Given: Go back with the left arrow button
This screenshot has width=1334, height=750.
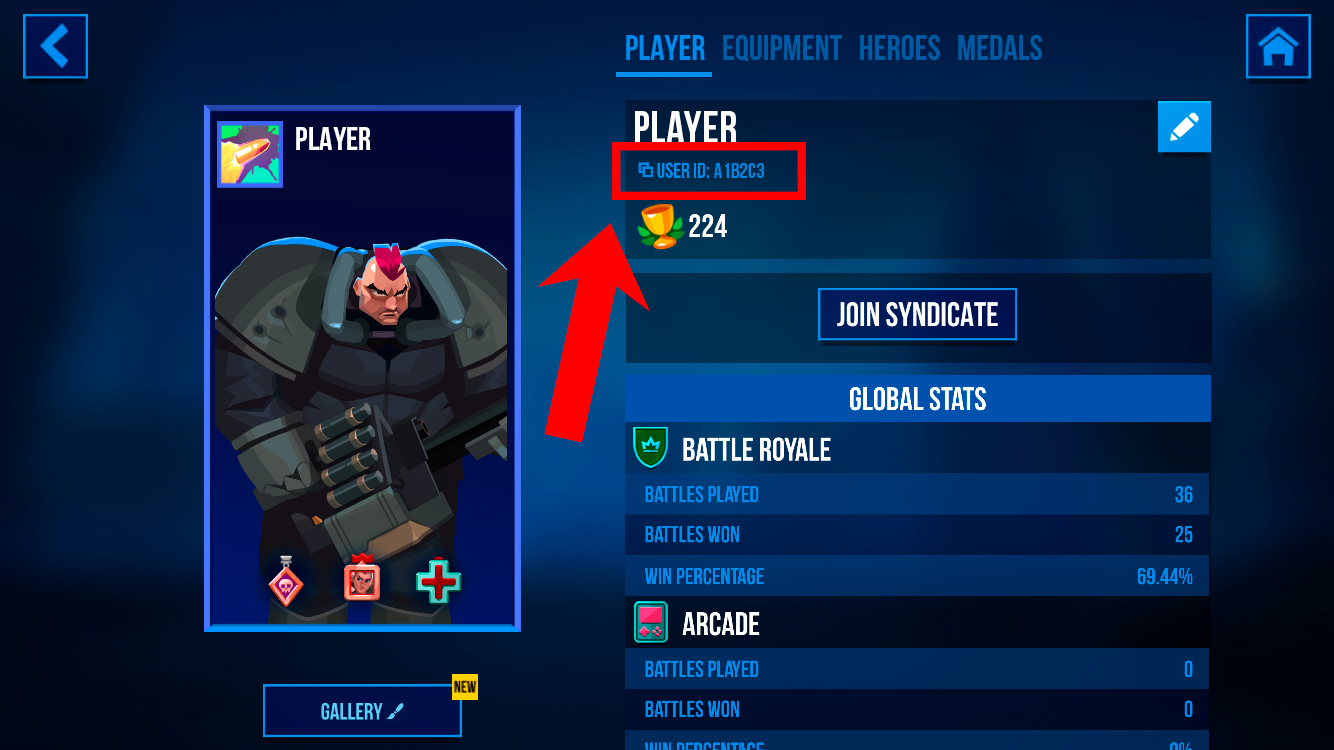Looking at the screenshot, I should [56, 46].
